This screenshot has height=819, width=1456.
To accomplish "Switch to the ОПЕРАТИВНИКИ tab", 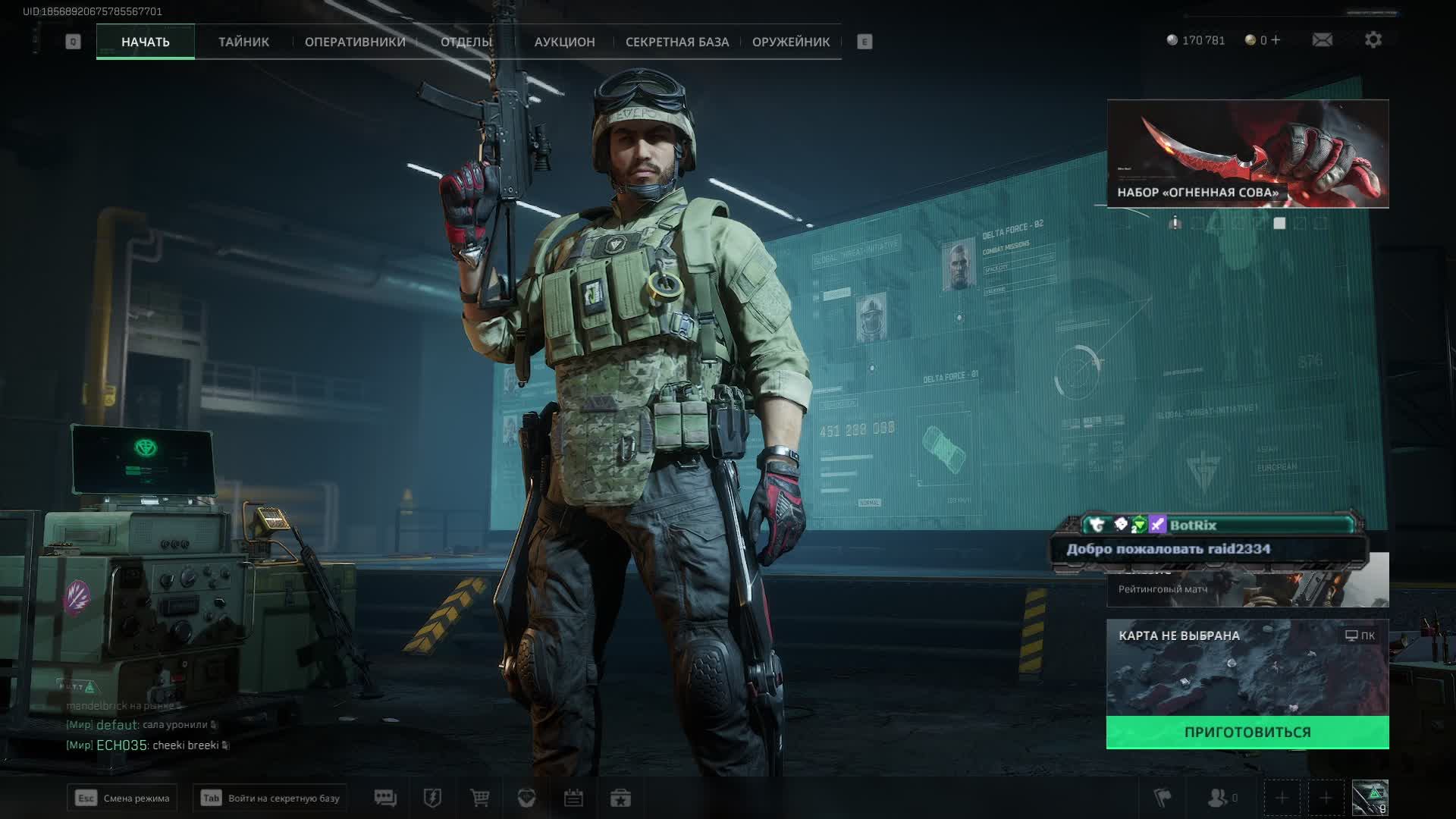I will pyautogui.click(x=355, y=42).
